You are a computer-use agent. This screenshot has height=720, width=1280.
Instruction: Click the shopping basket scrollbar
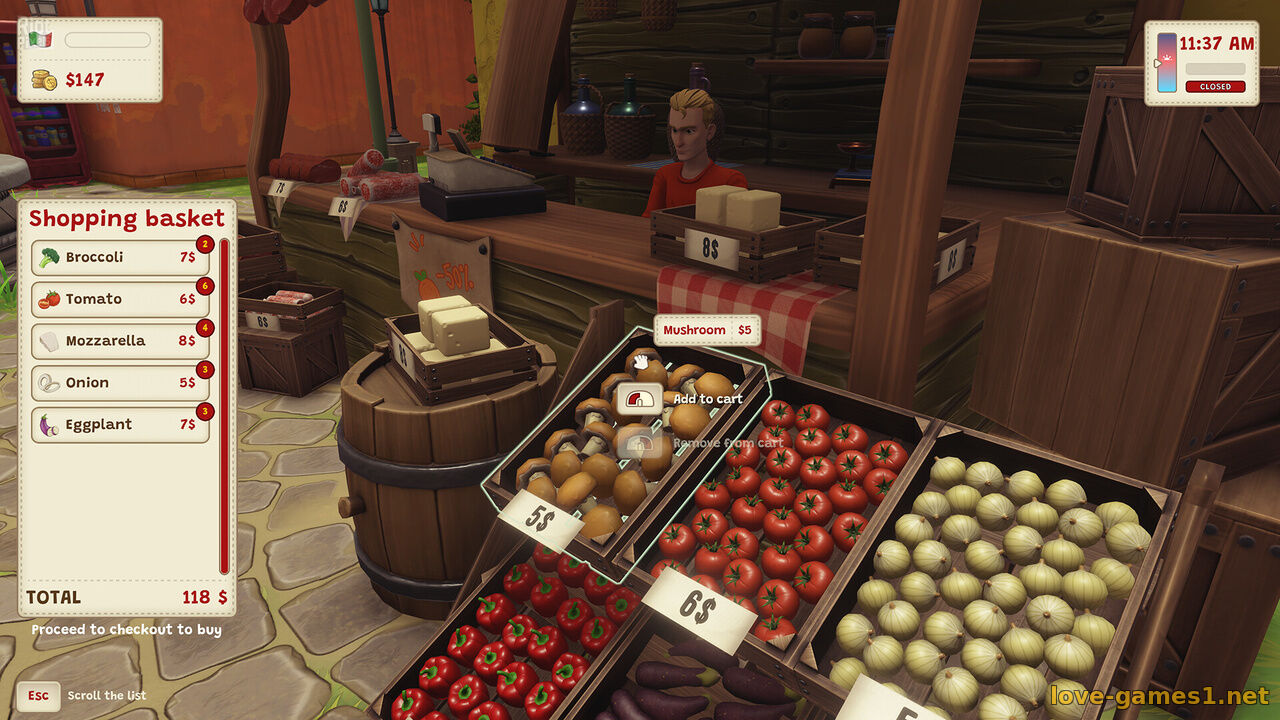224,405
